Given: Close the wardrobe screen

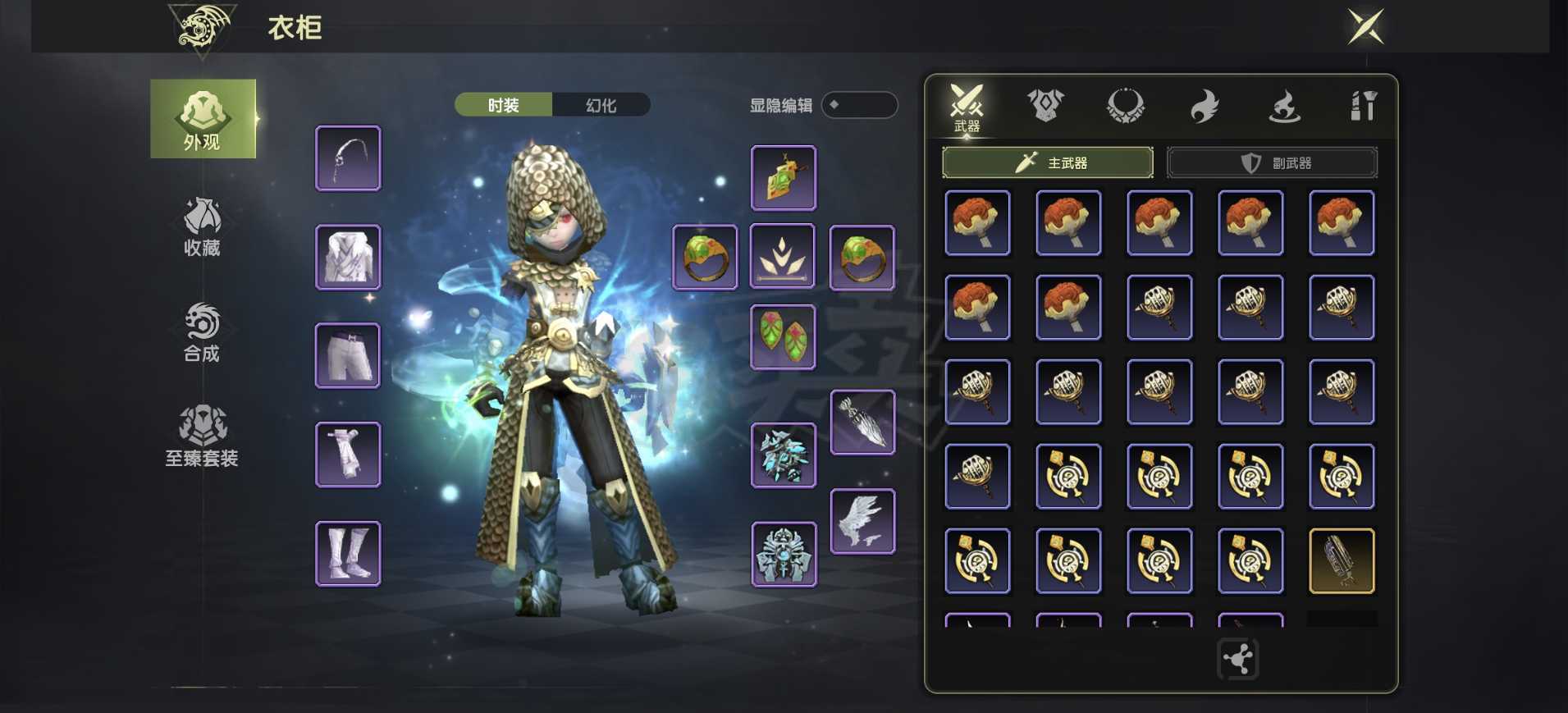Looking at the screenshot, I should click(1366, 27).
